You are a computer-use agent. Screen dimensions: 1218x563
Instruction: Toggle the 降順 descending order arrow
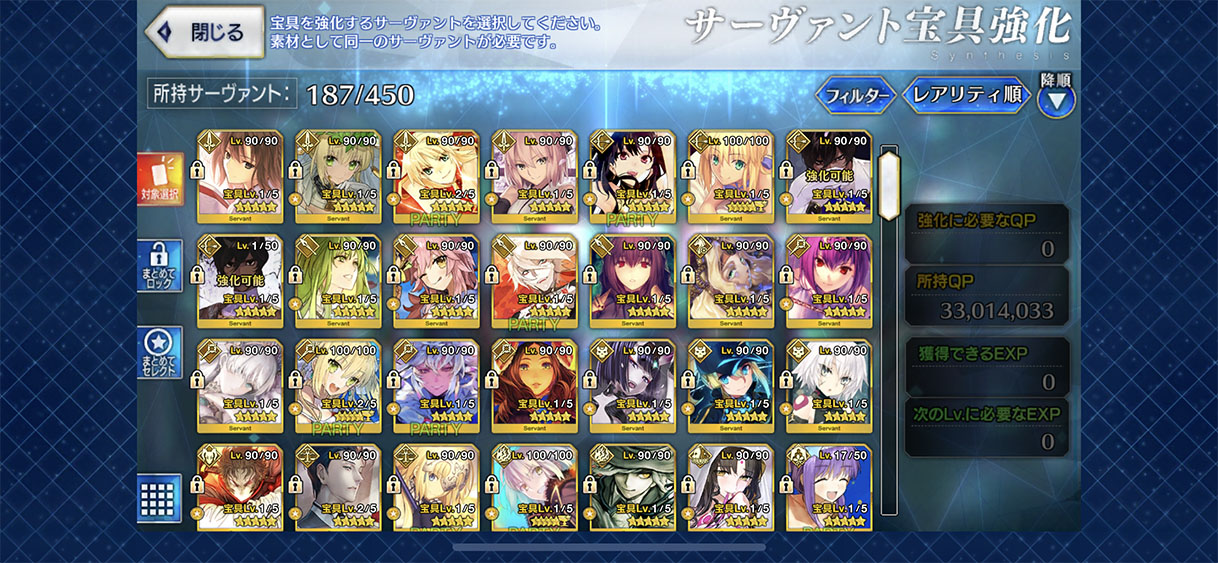(x=1056, y=99)
